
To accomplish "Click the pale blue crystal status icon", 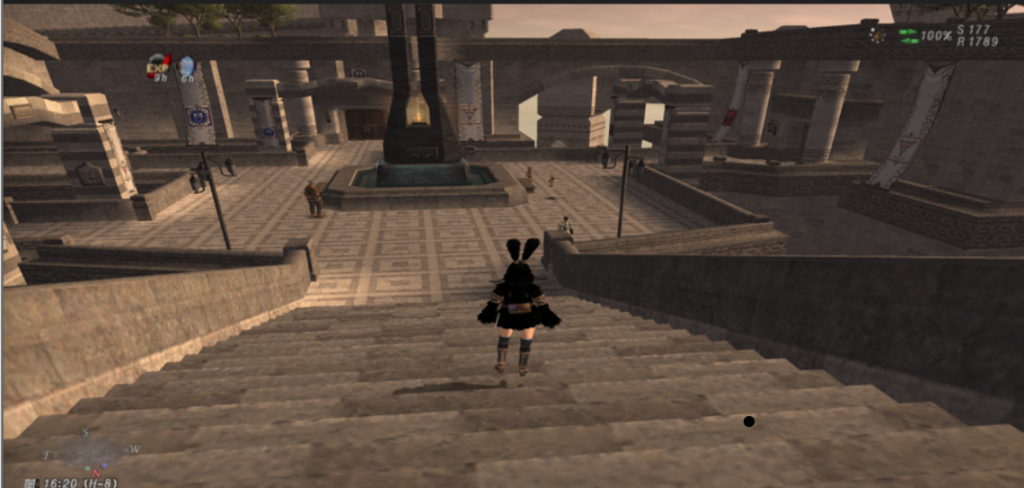I will (x=186, y=66).
